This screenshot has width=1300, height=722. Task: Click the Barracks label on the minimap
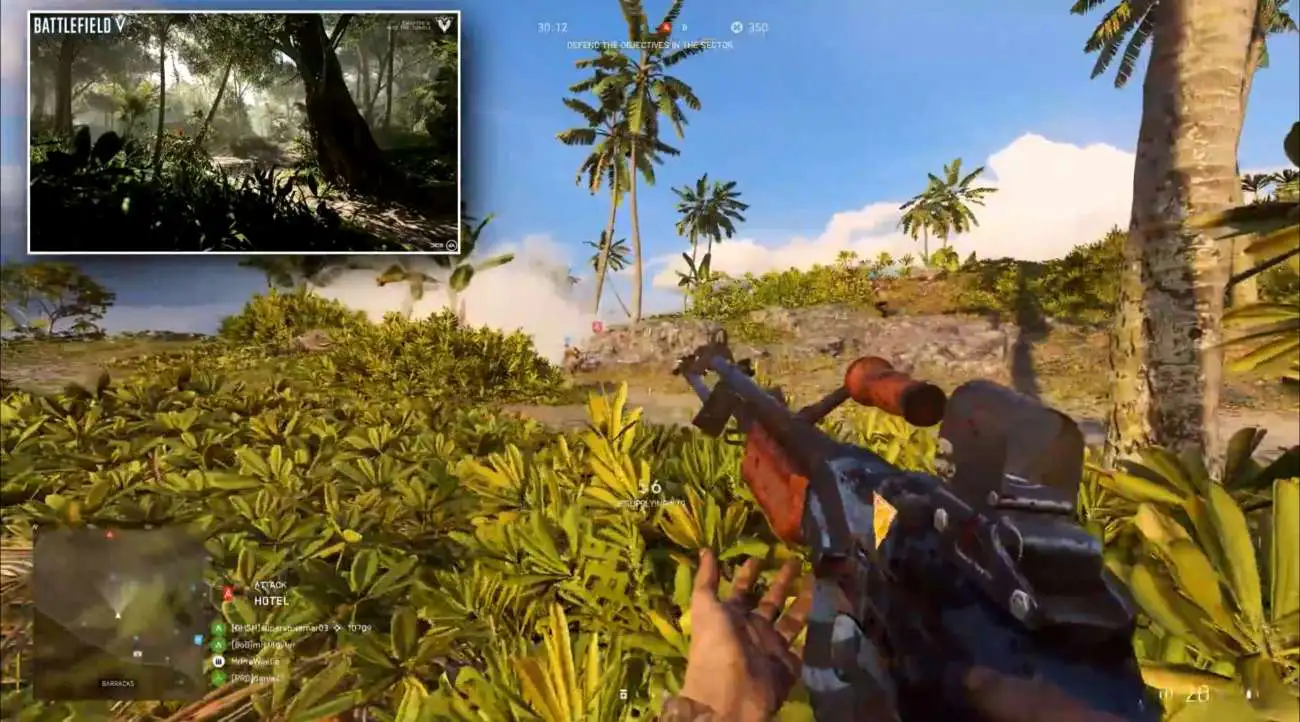pyautogui.click(x=118, y=683)
